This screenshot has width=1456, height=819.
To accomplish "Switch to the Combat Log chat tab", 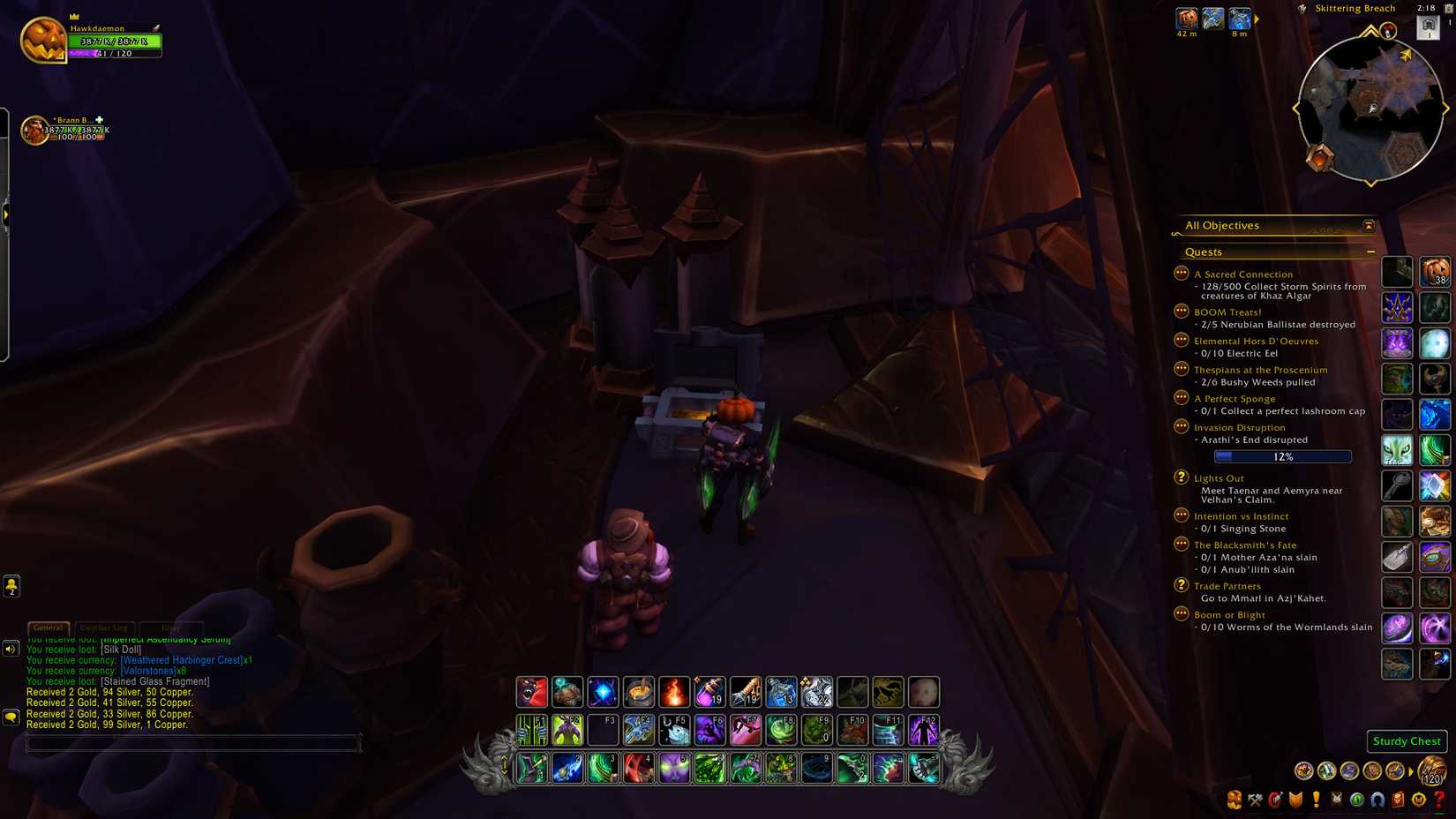I will pyautogui.click(x=105, y=627).
